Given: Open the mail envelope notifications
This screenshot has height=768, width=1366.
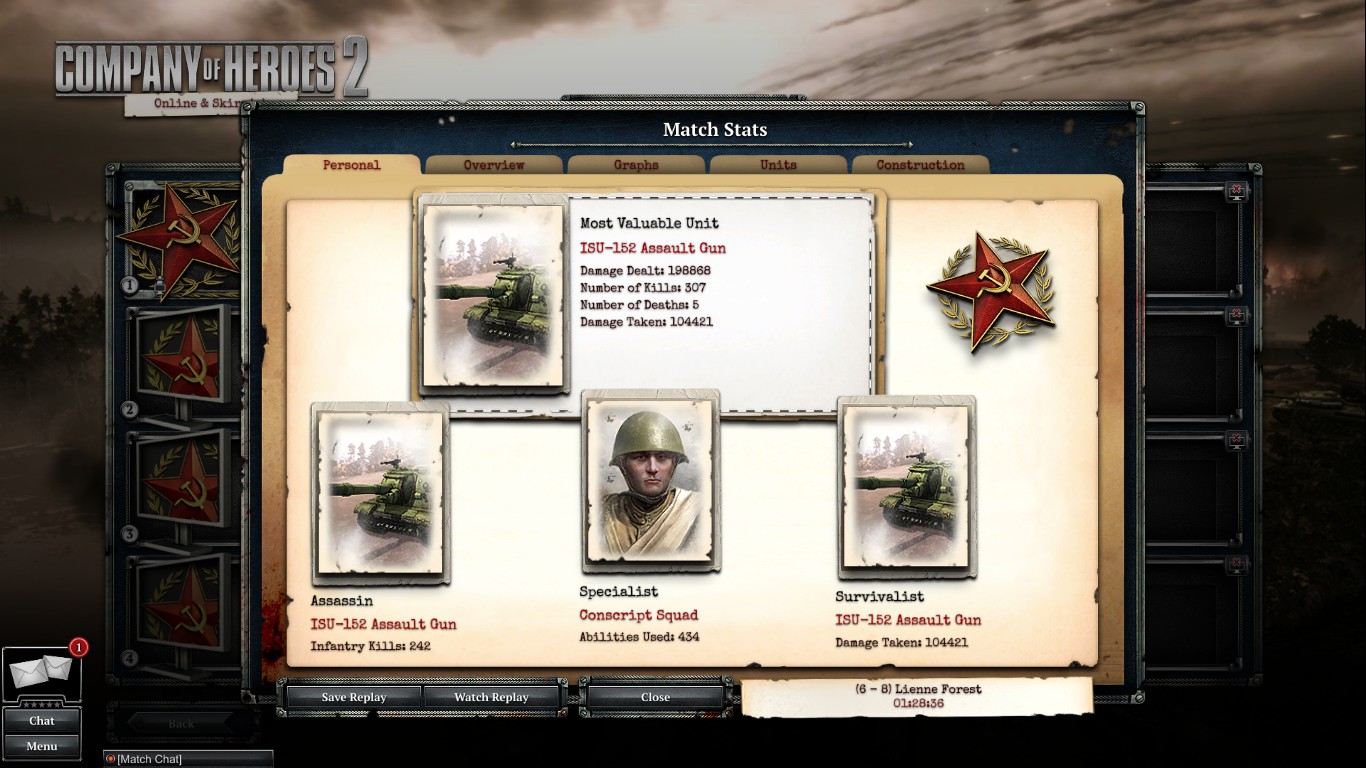Looking at the screenshot, I should point(40,675).
